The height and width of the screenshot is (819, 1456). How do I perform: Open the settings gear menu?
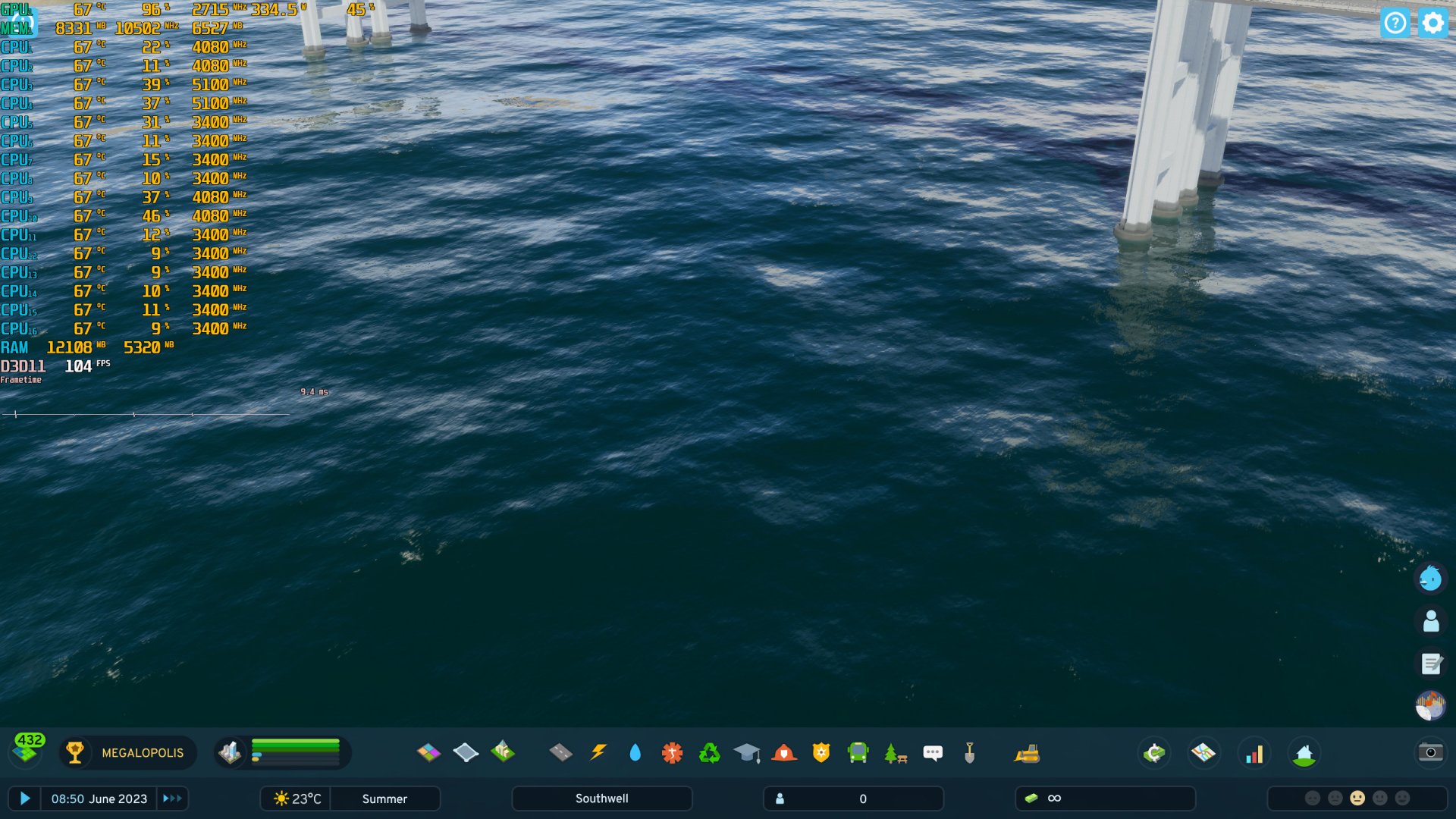pyautogui.click(x=1432, y=23)
